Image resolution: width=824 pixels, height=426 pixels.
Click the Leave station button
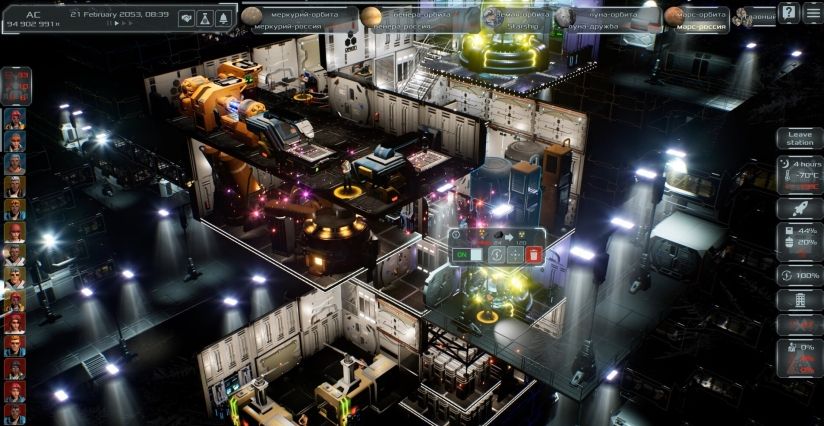point(800,139)
